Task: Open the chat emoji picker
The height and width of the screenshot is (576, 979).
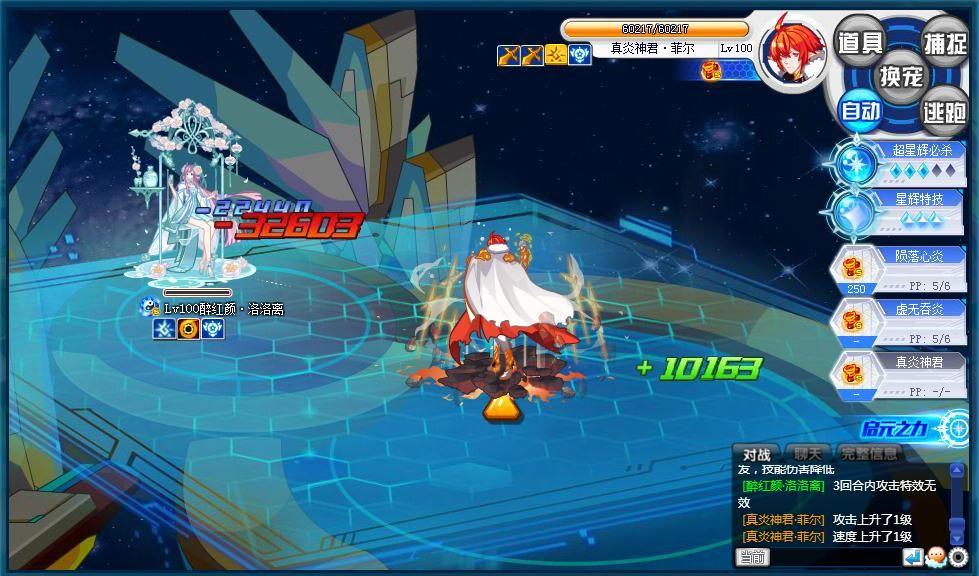Action: click(x=936, y=557)
